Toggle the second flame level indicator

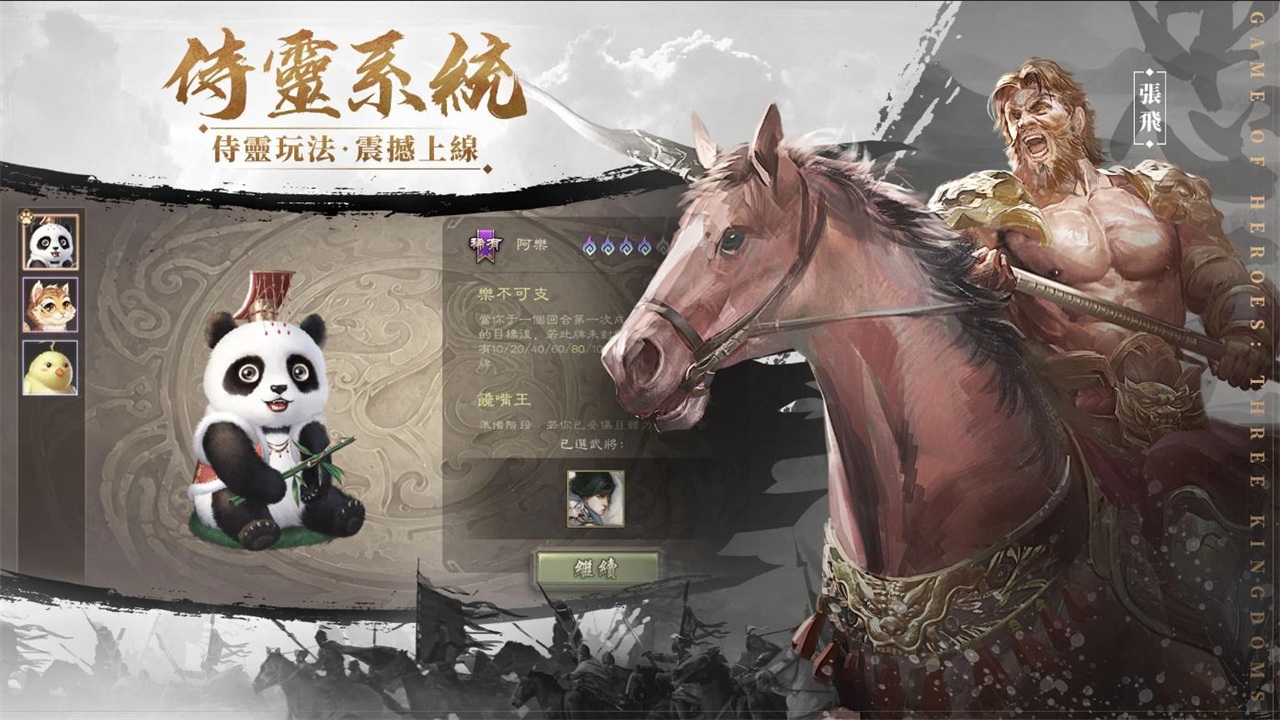[x=607, y=245]
